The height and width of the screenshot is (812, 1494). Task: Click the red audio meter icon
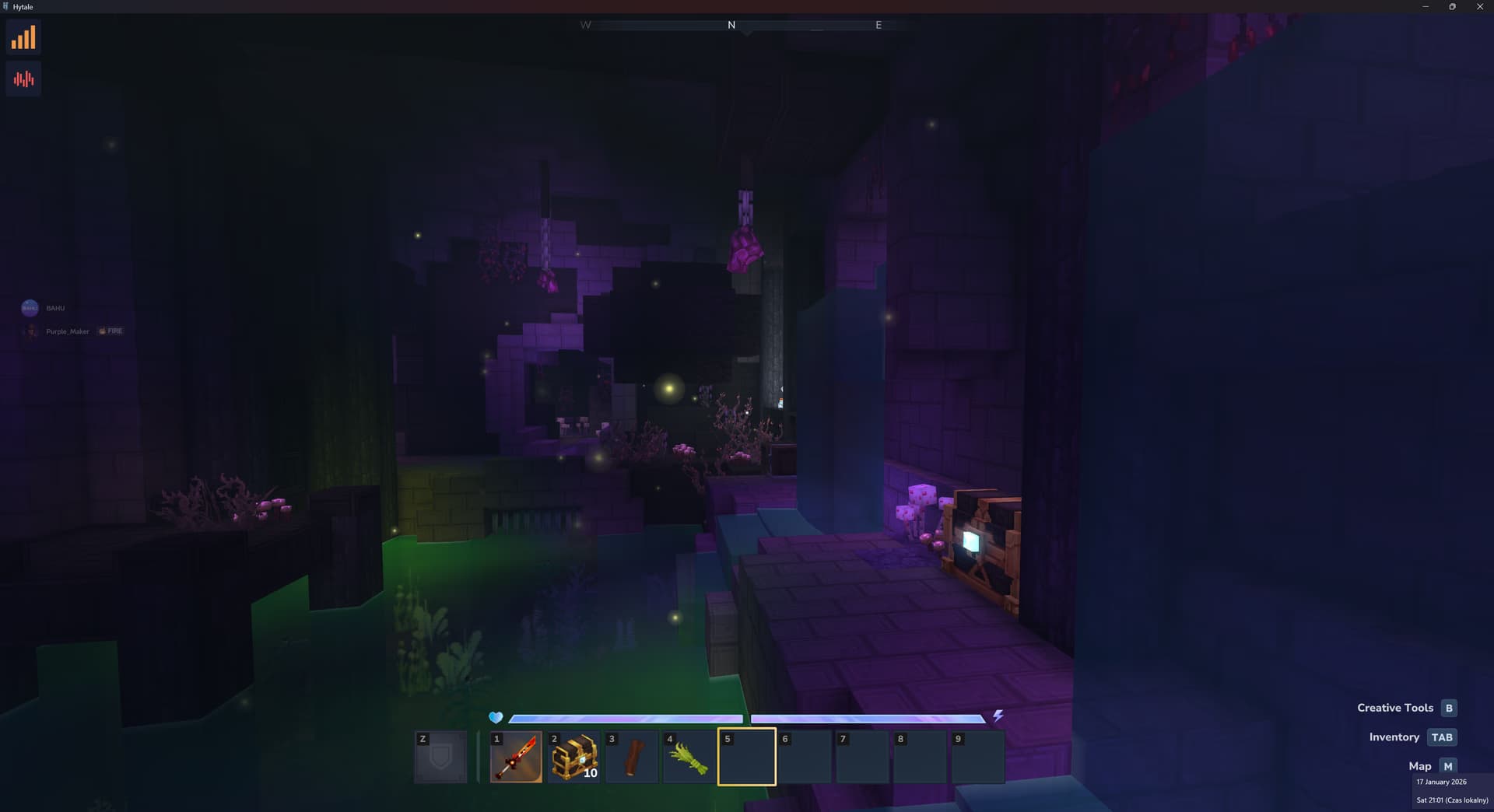(x=23, y=78)
